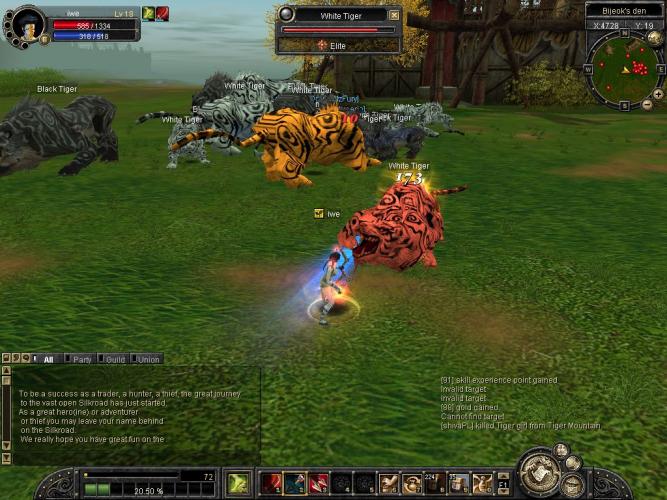This screenshot has width=667, height=500.
Task: Zoom out the minimap with minus button
Action: [647, 104]
